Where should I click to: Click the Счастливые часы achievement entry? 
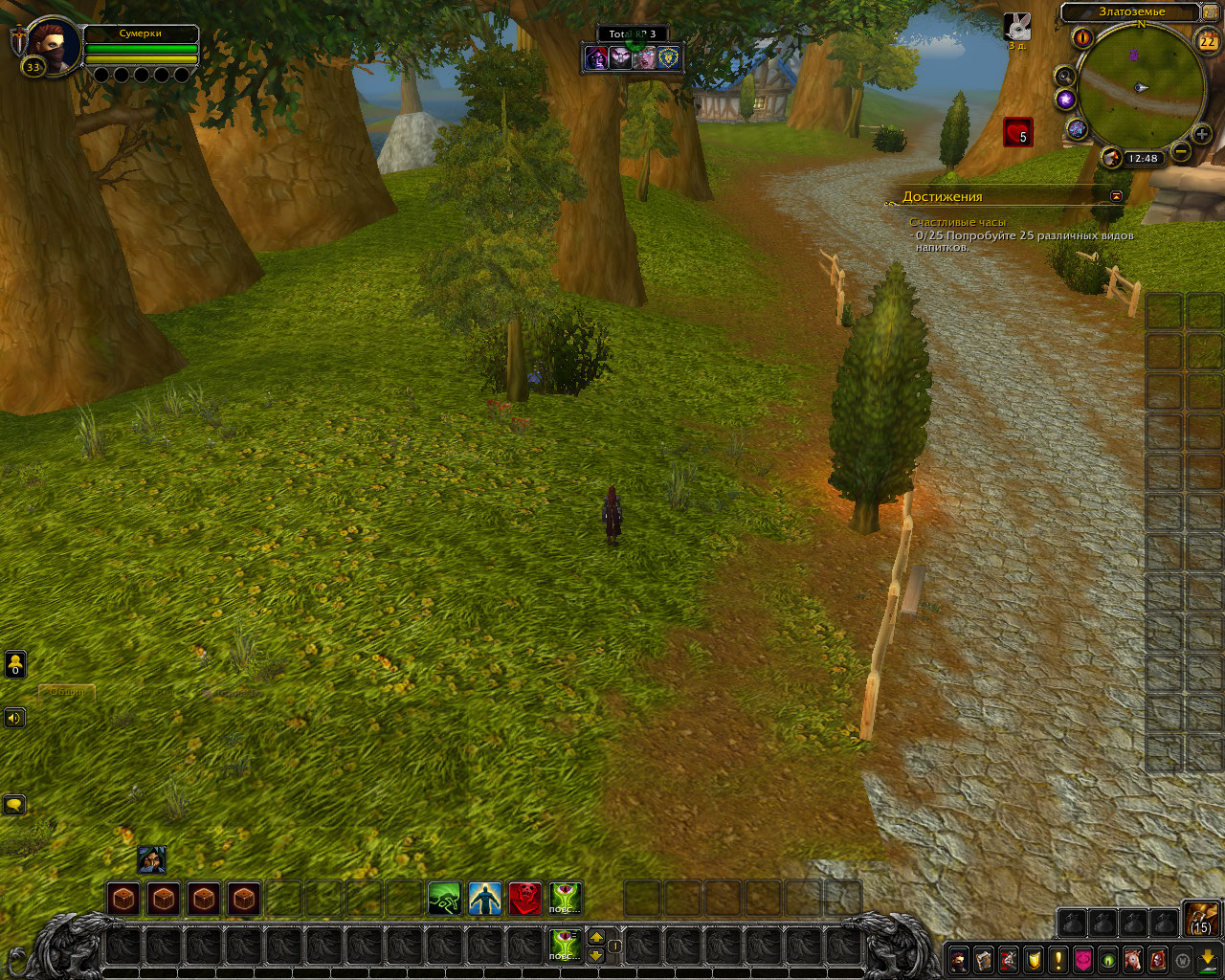click(957, 222)
